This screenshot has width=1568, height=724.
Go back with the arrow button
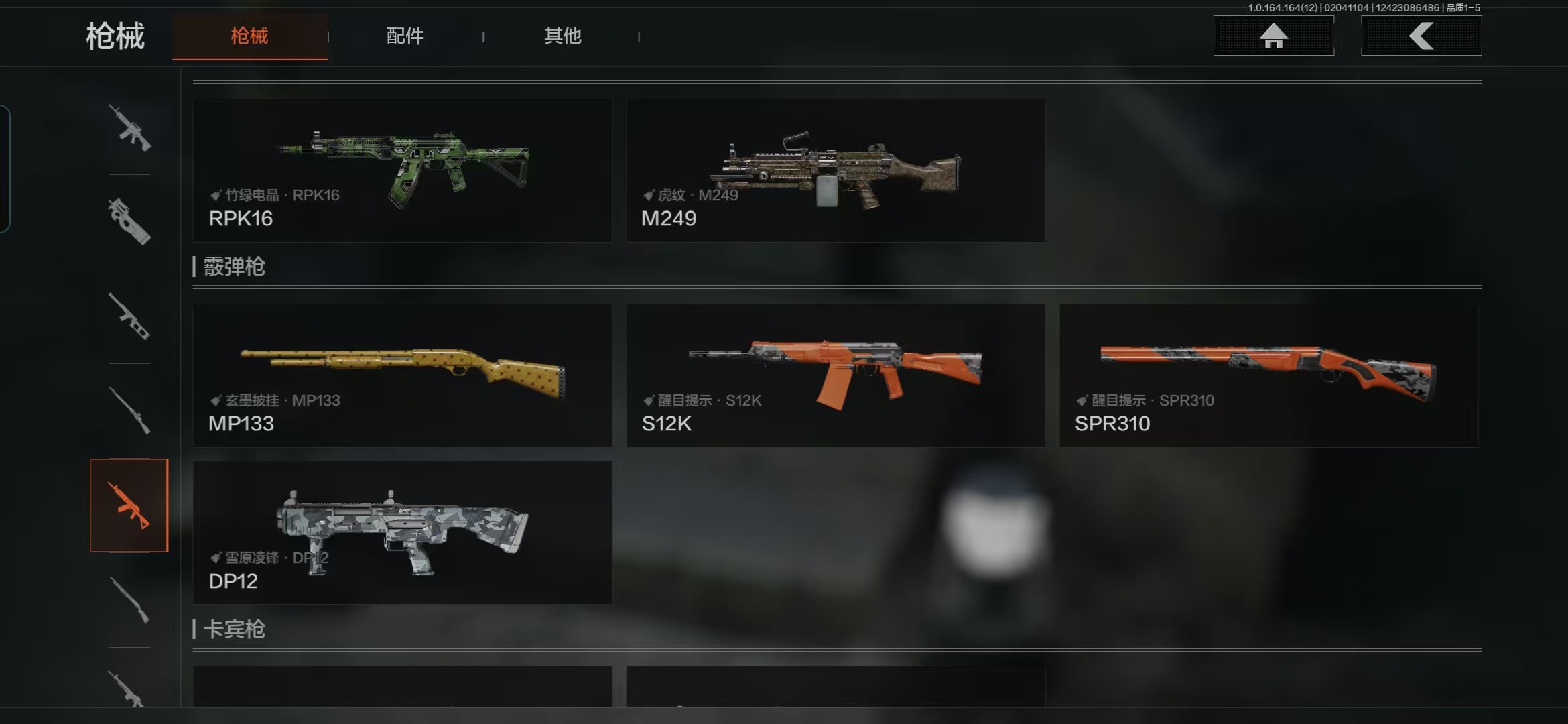pyautogui.click(x=1421, y=36)
